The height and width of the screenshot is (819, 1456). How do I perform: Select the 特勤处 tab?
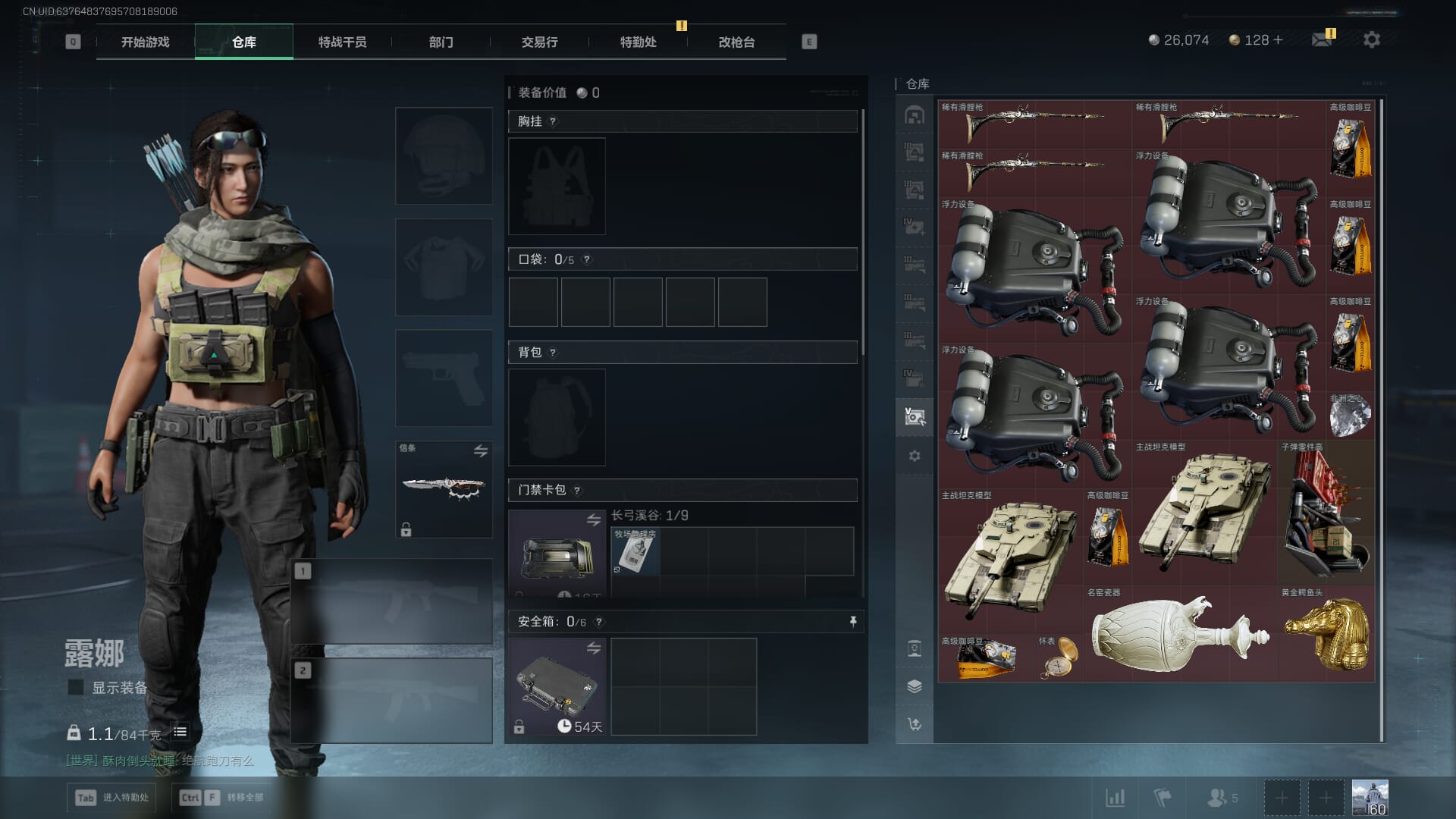(x=638, y=42)
